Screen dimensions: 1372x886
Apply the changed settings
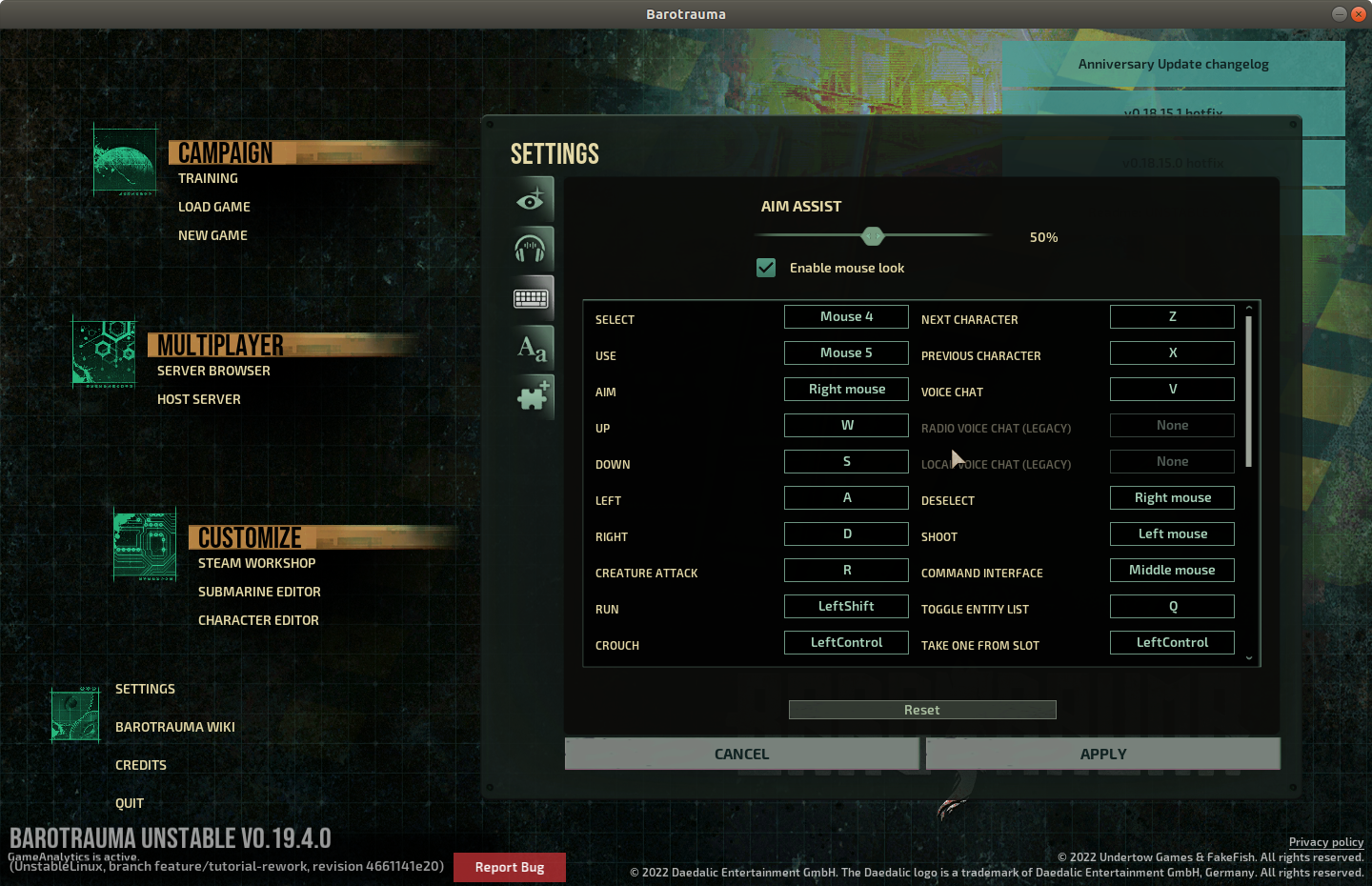point(1102,754)
